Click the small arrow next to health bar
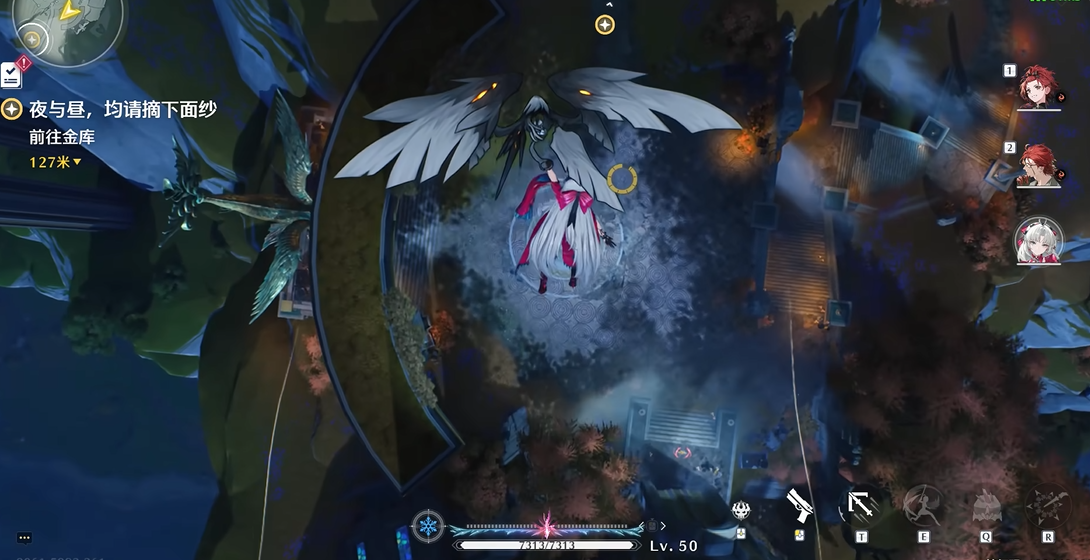The height and width of the screenshot is (560, 1090). (x=662, y=525)
